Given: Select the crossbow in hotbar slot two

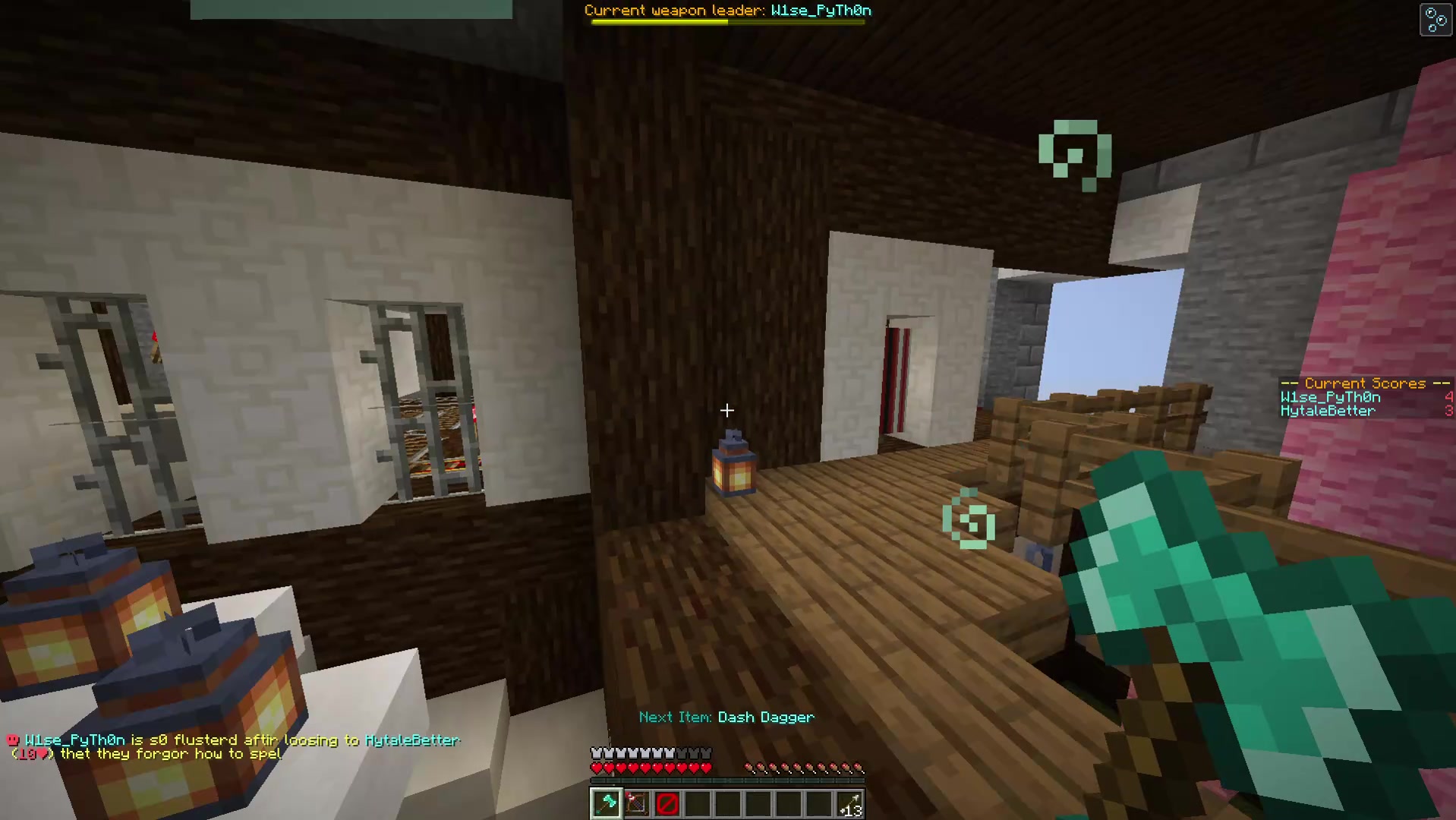Looking at the screenshot, I should coord(636,803).
